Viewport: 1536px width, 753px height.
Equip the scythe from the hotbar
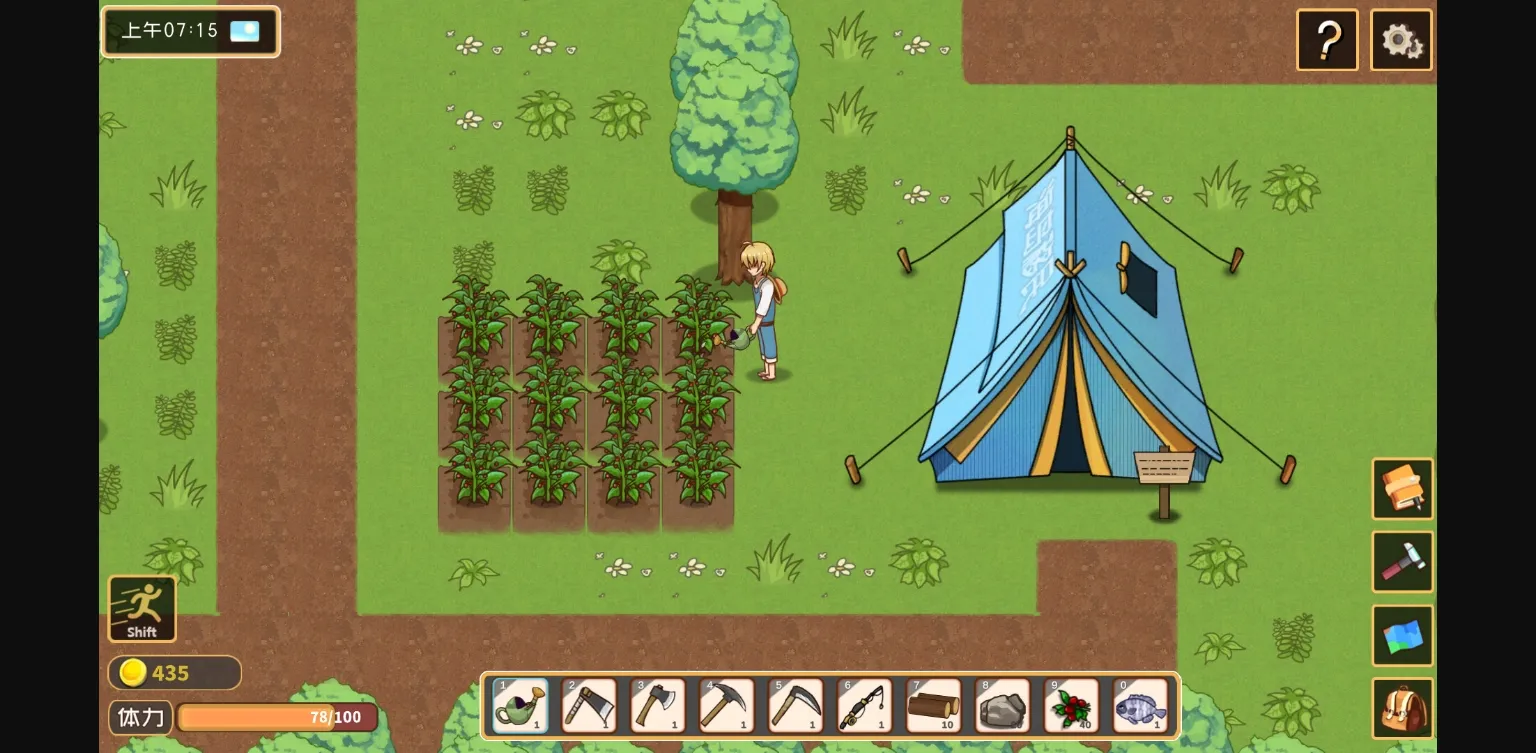pos(796,706)
